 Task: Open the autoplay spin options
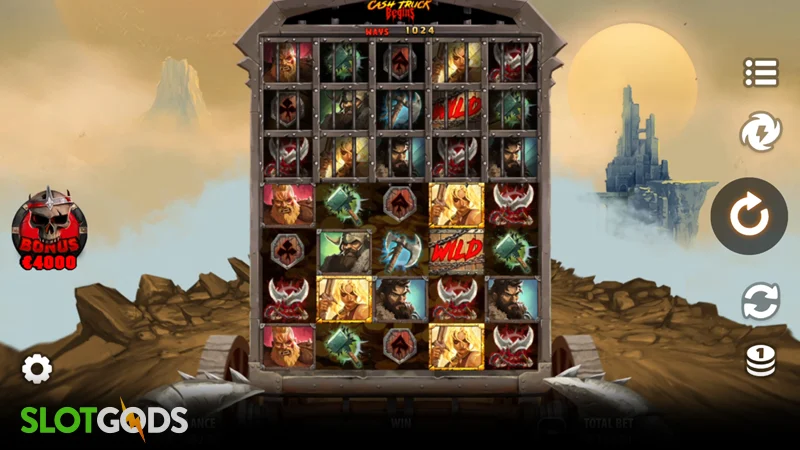pyautogui.click(x=760, y=301)
